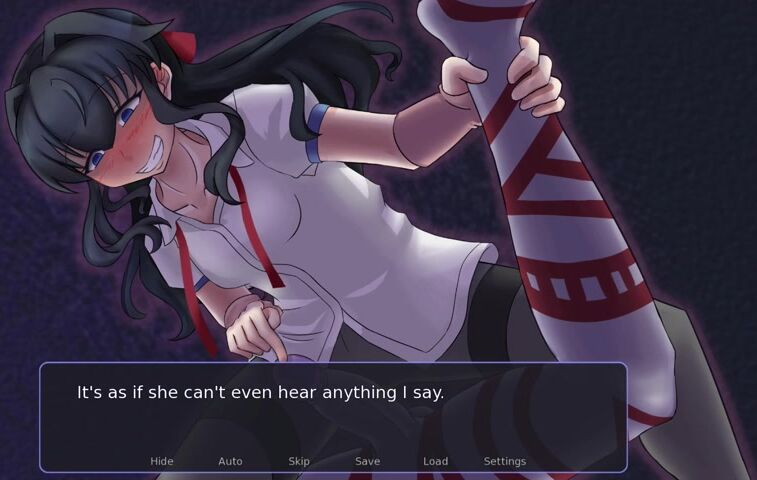
Task: Advance the dialogue by clicking the text line
Action: tap(260, 393)
